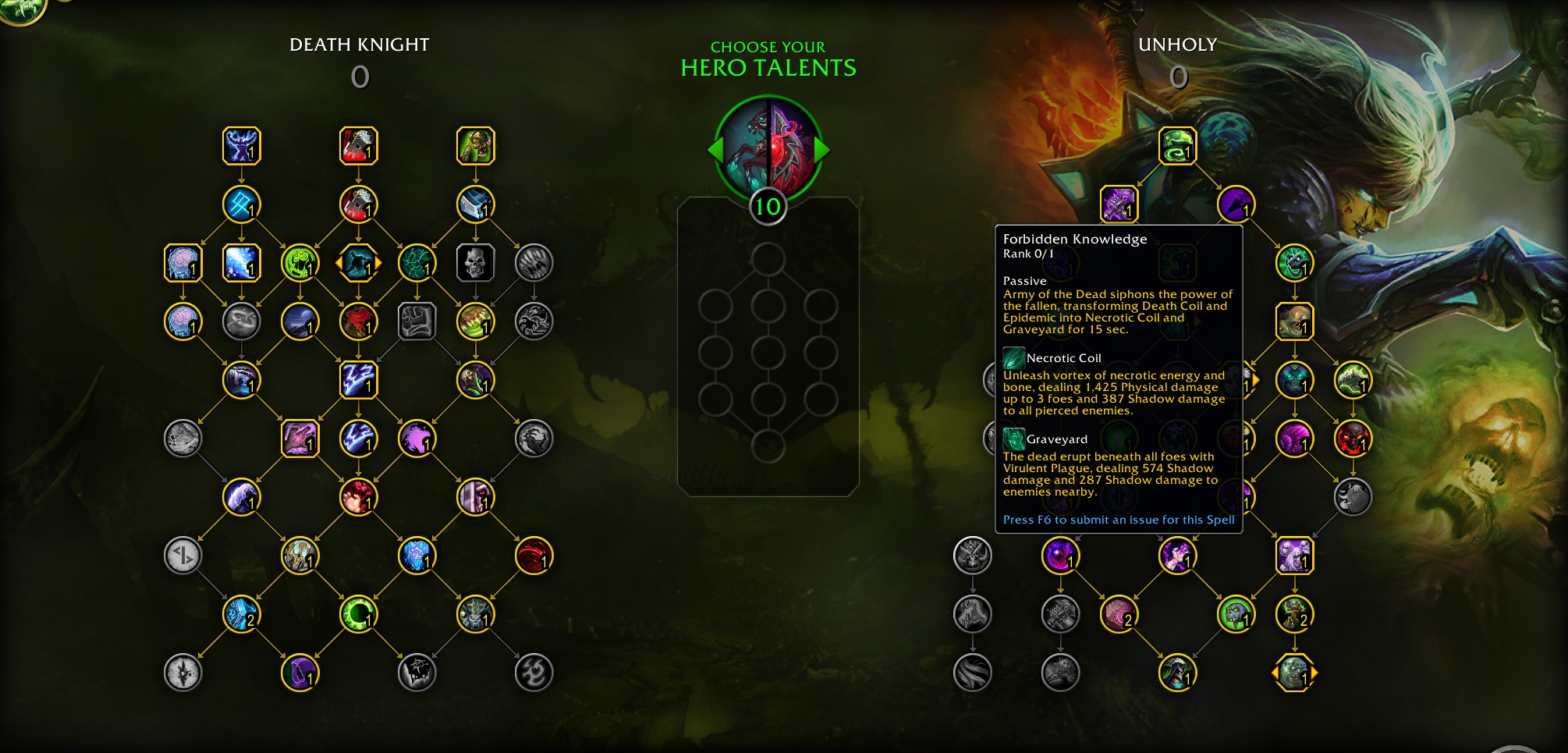Pick the grey skull talent node
1568x753 pixels.
tap(475, 263)
